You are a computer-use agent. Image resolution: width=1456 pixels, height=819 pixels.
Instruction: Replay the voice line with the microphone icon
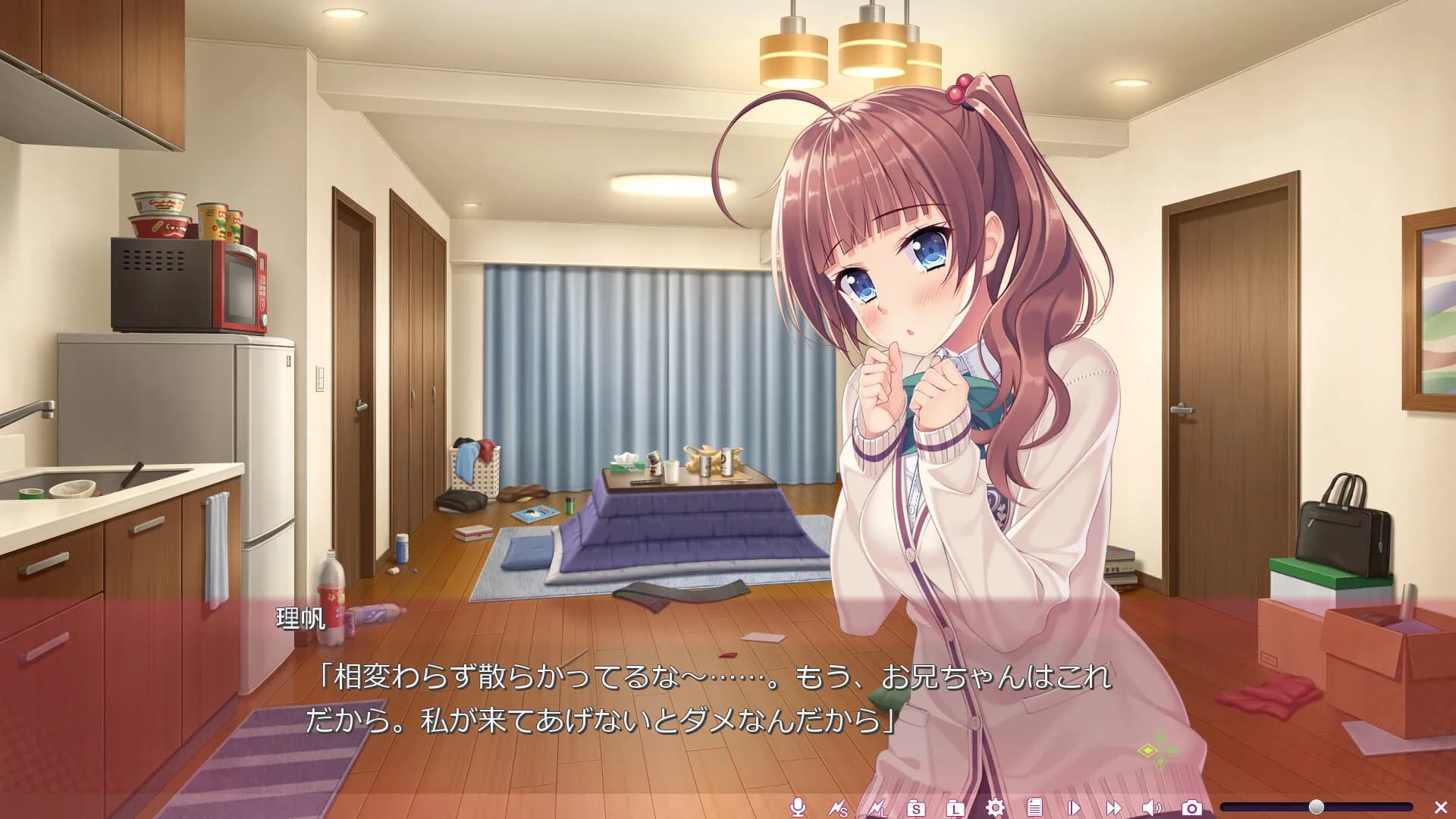797,808
